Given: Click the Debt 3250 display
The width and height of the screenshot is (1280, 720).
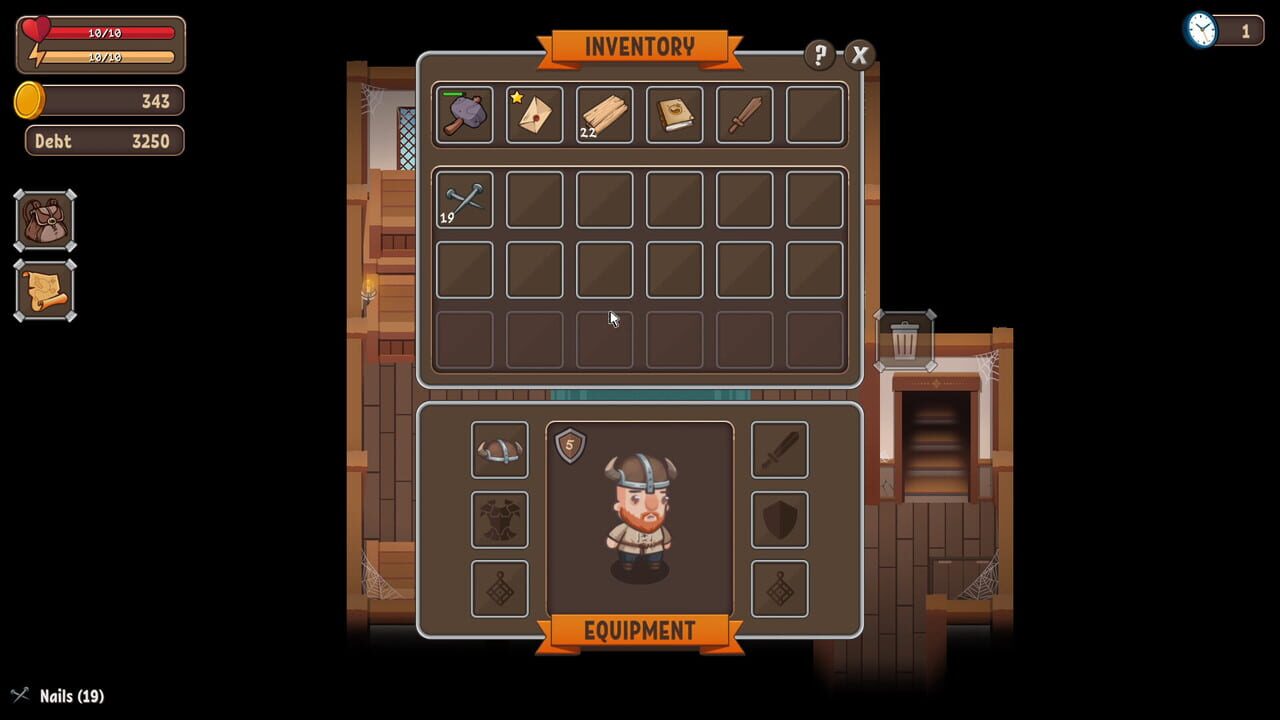Looking at the screenshot, I should point(104,141).
